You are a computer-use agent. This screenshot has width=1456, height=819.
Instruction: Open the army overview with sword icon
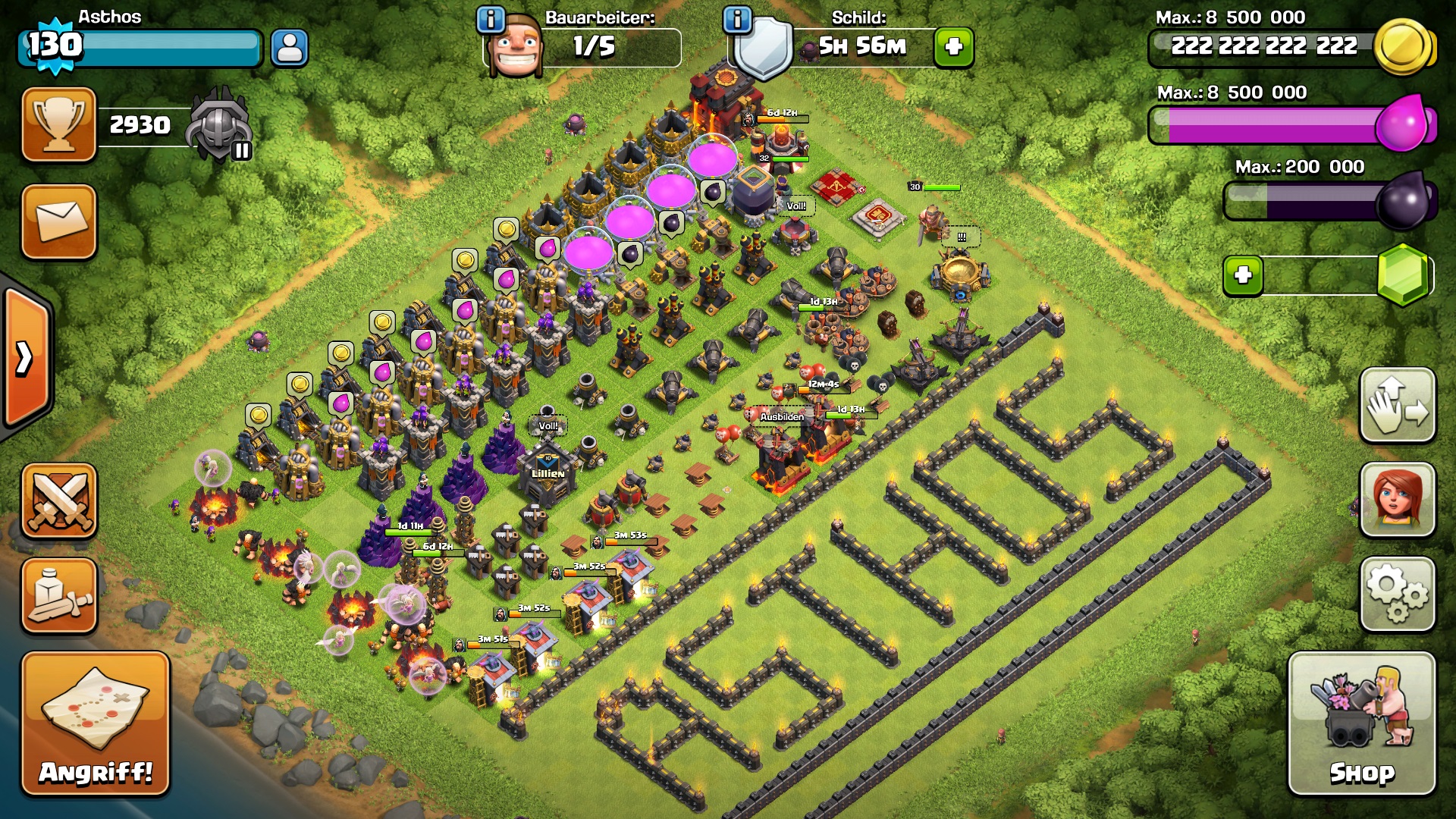(x=59, y=595)
